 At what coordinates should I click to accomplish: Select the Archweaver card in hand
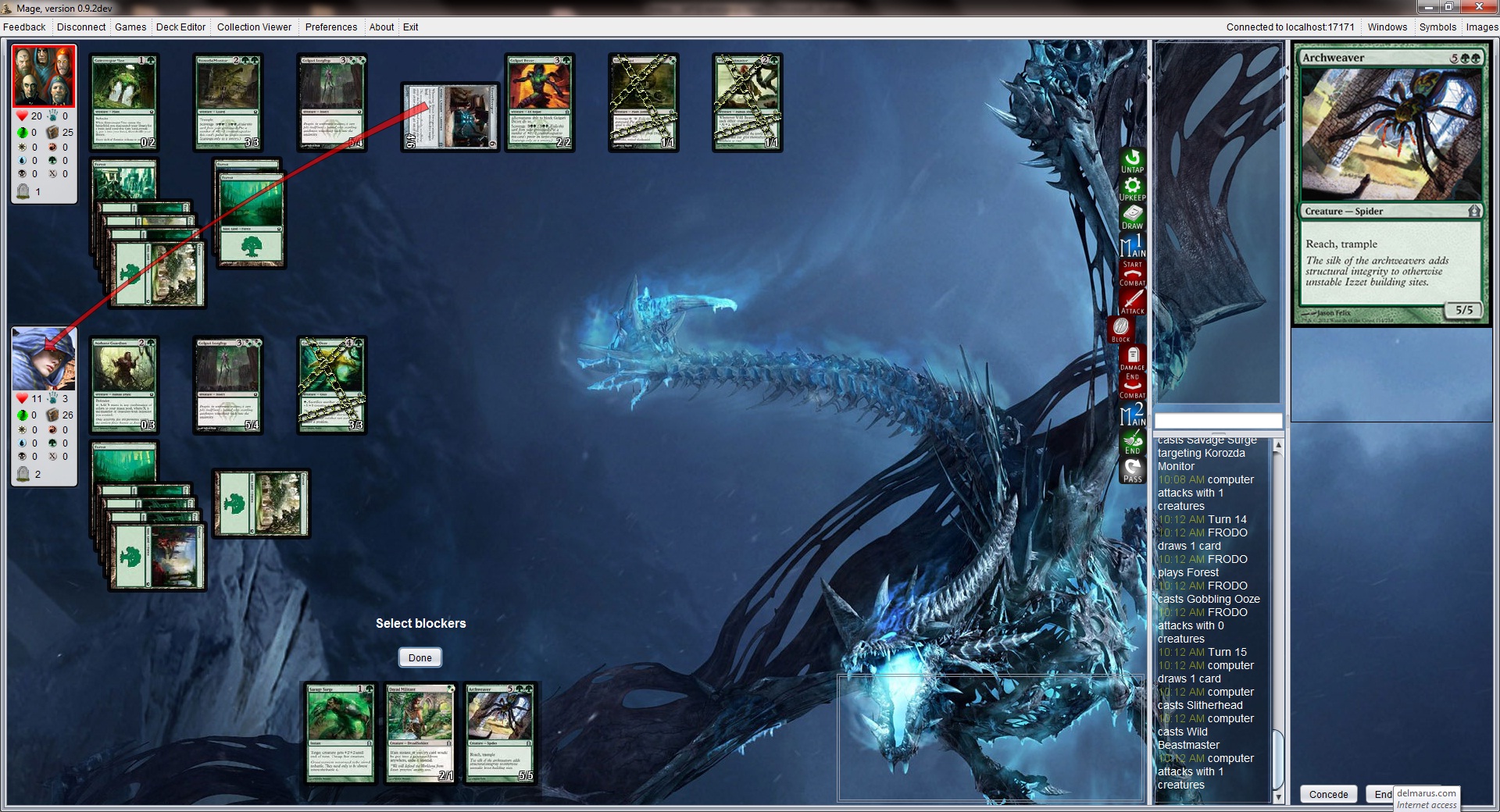[x=500, y=734]
